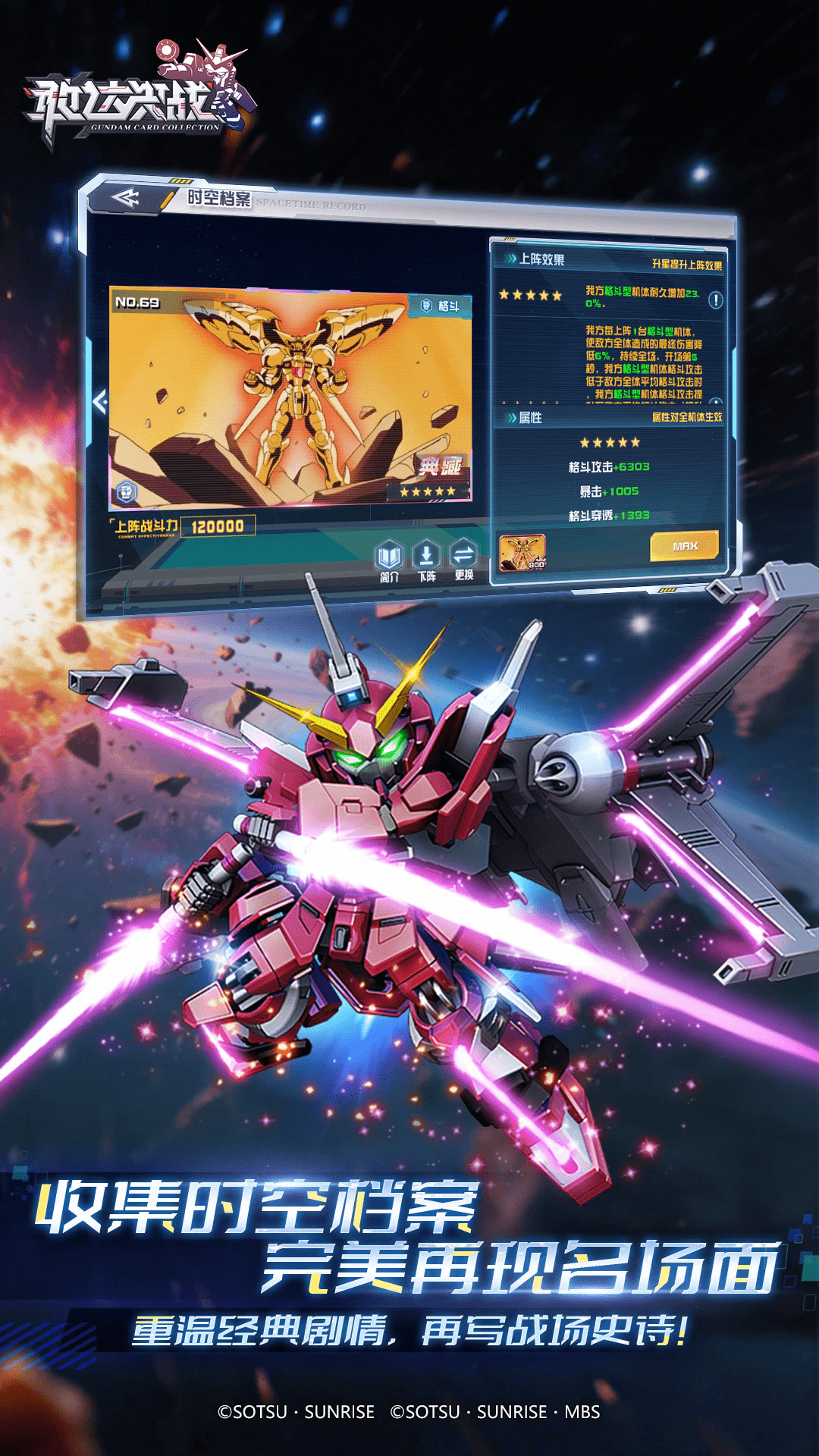Go back using the arrow beside 时空档案
The image size is (819, 1456).
(x=127, y=199)
